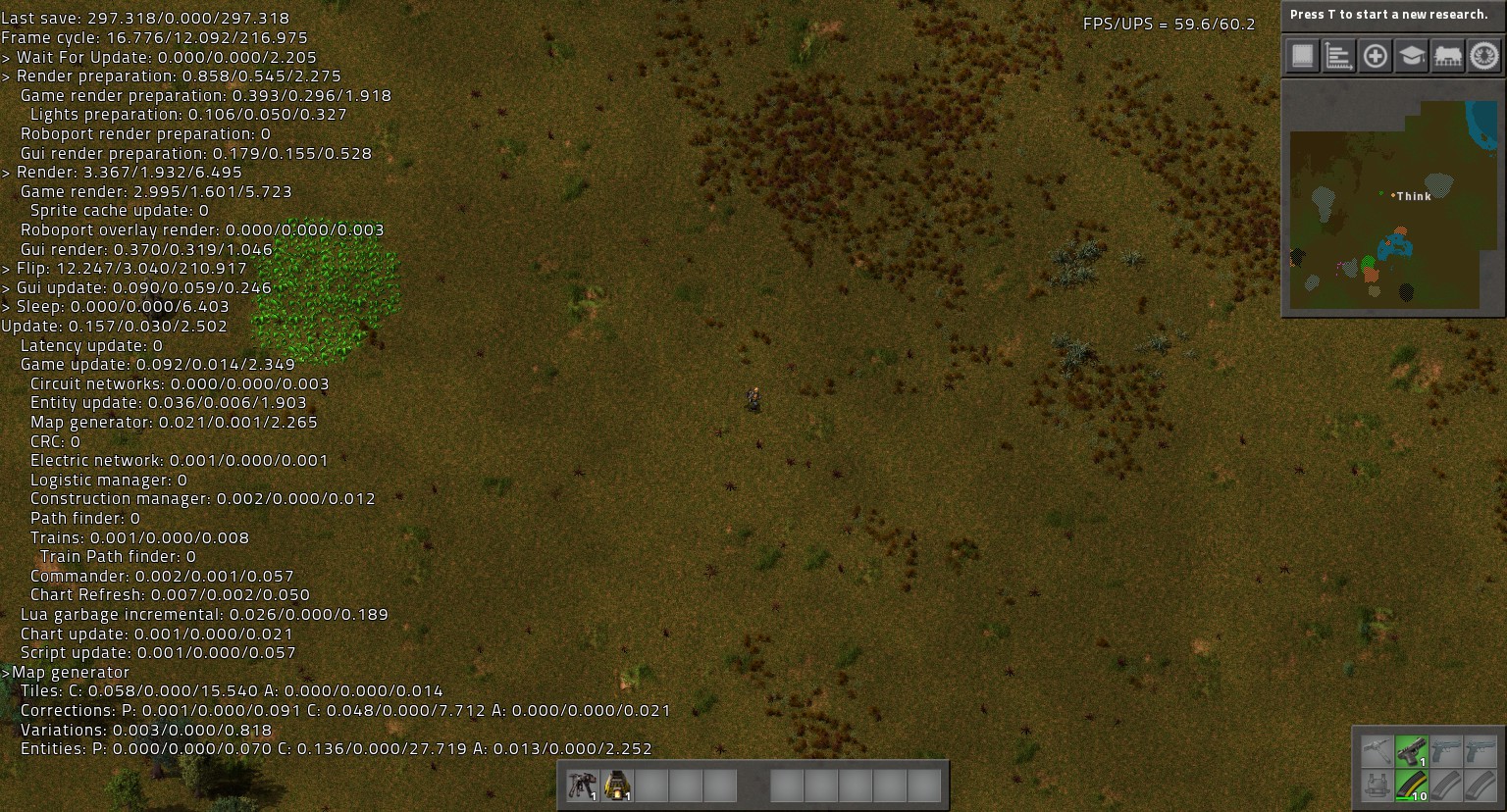Open the achievements gear-wreath button
Image resolution: width=1507 pixels, height=812 pixels.
1484,56
